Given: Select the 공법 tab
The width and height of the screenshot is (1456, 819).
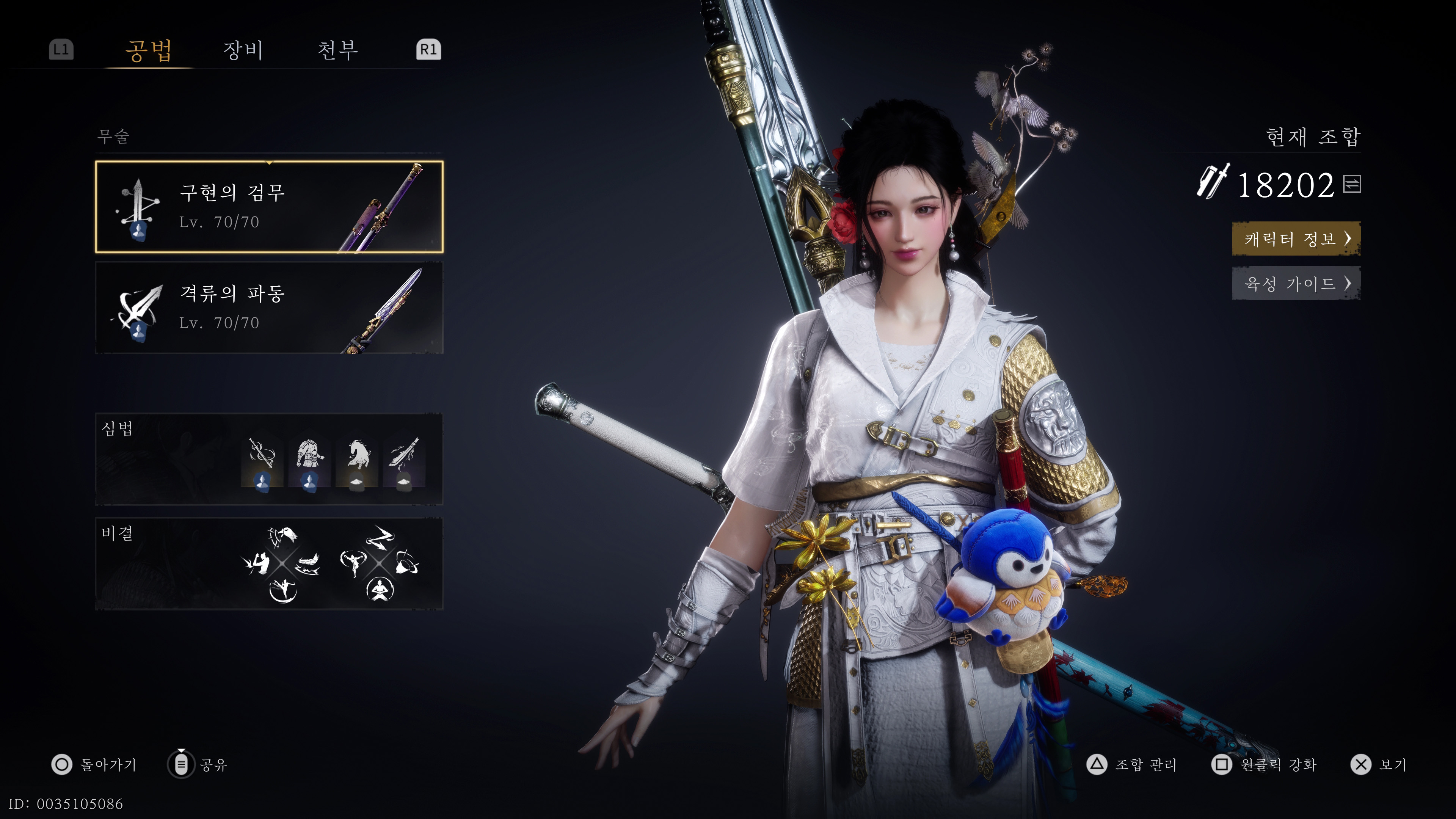Looking at the screenshot, I should (149, 50).
